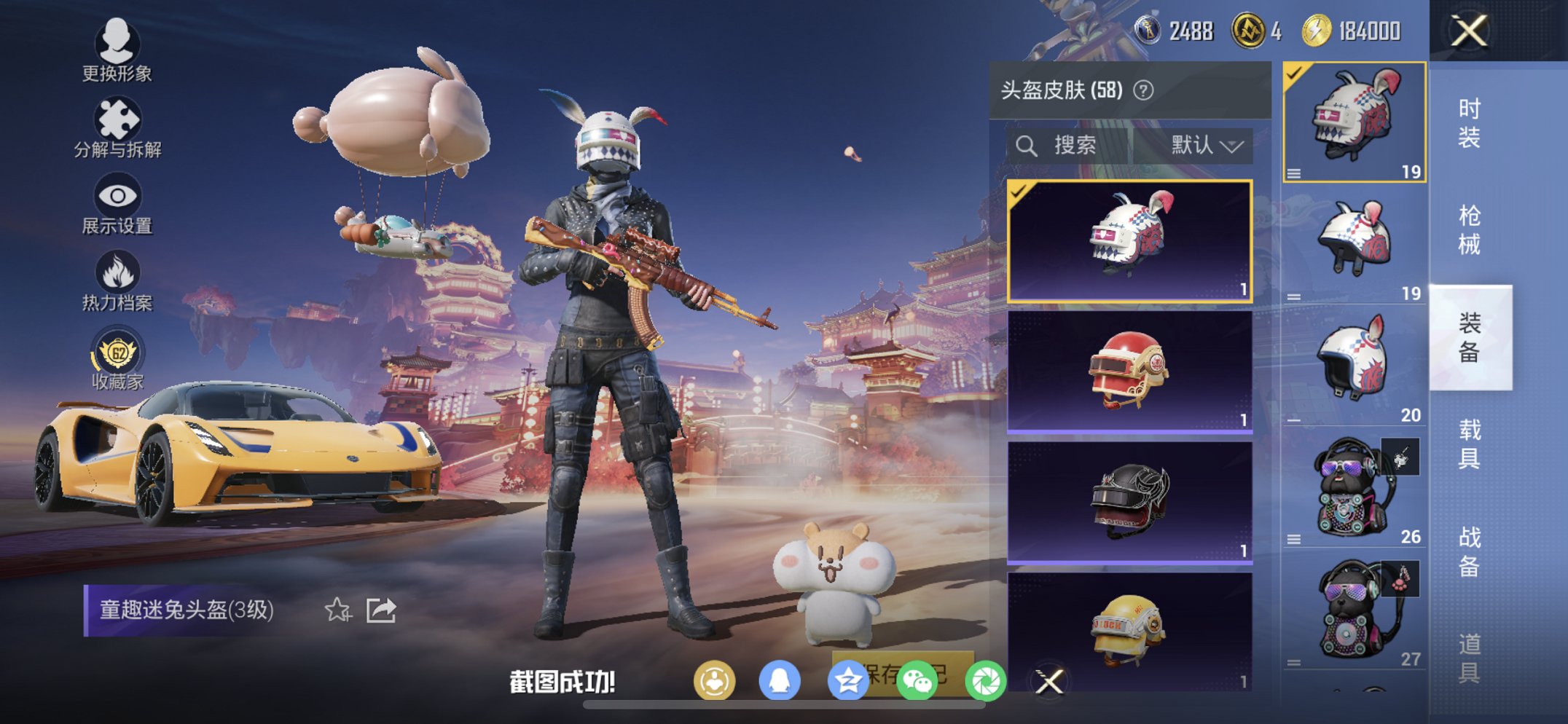
Task: Tap the search 搜索 input field
Action: (x=1071, y=144)
